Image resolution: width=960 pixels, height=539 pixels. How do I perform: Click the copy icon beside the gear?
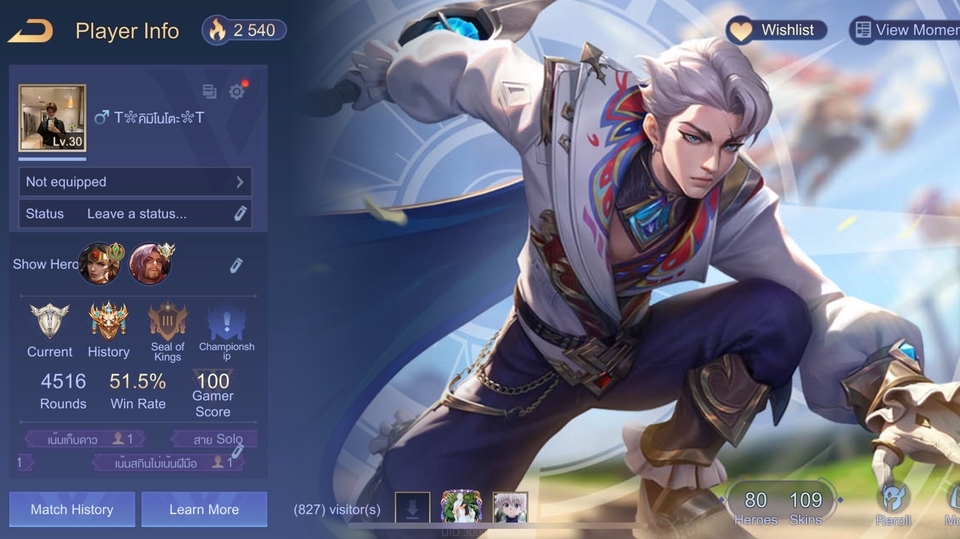coord(209,92)
